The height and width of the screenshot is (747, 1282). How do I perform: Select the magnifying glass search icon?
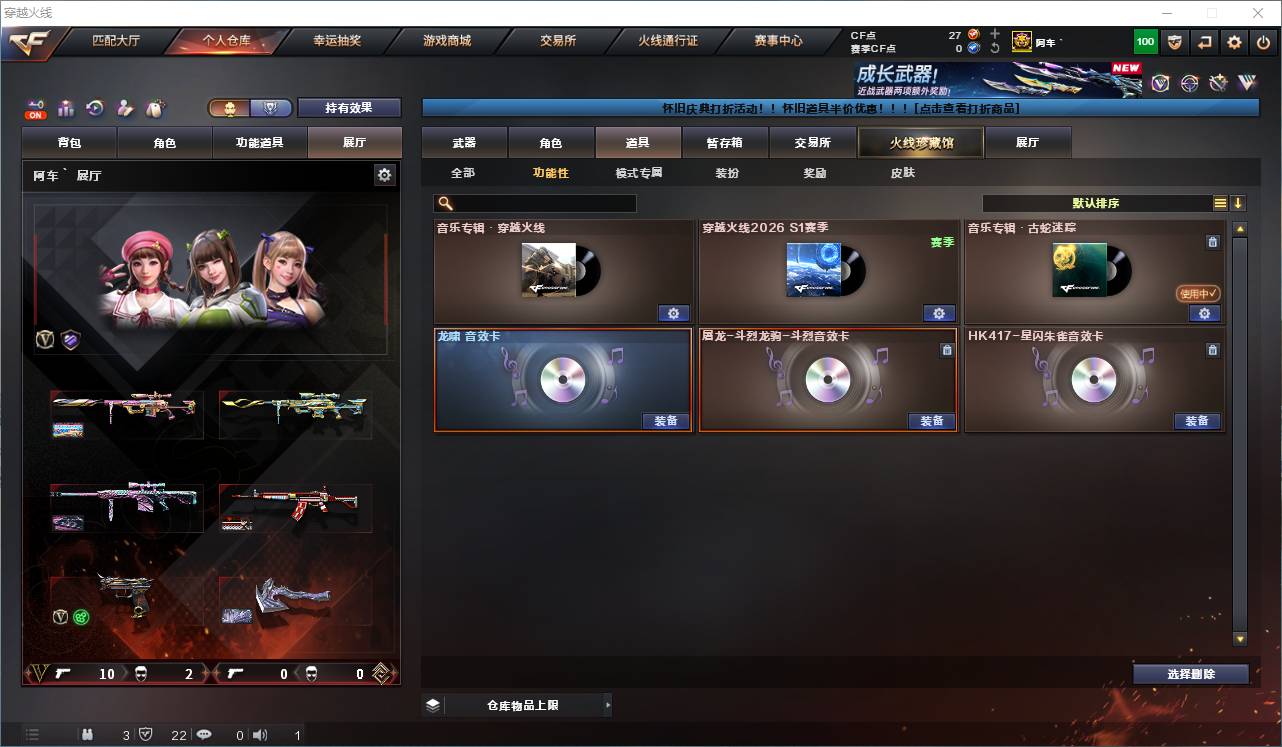click(x=444, y=203)
